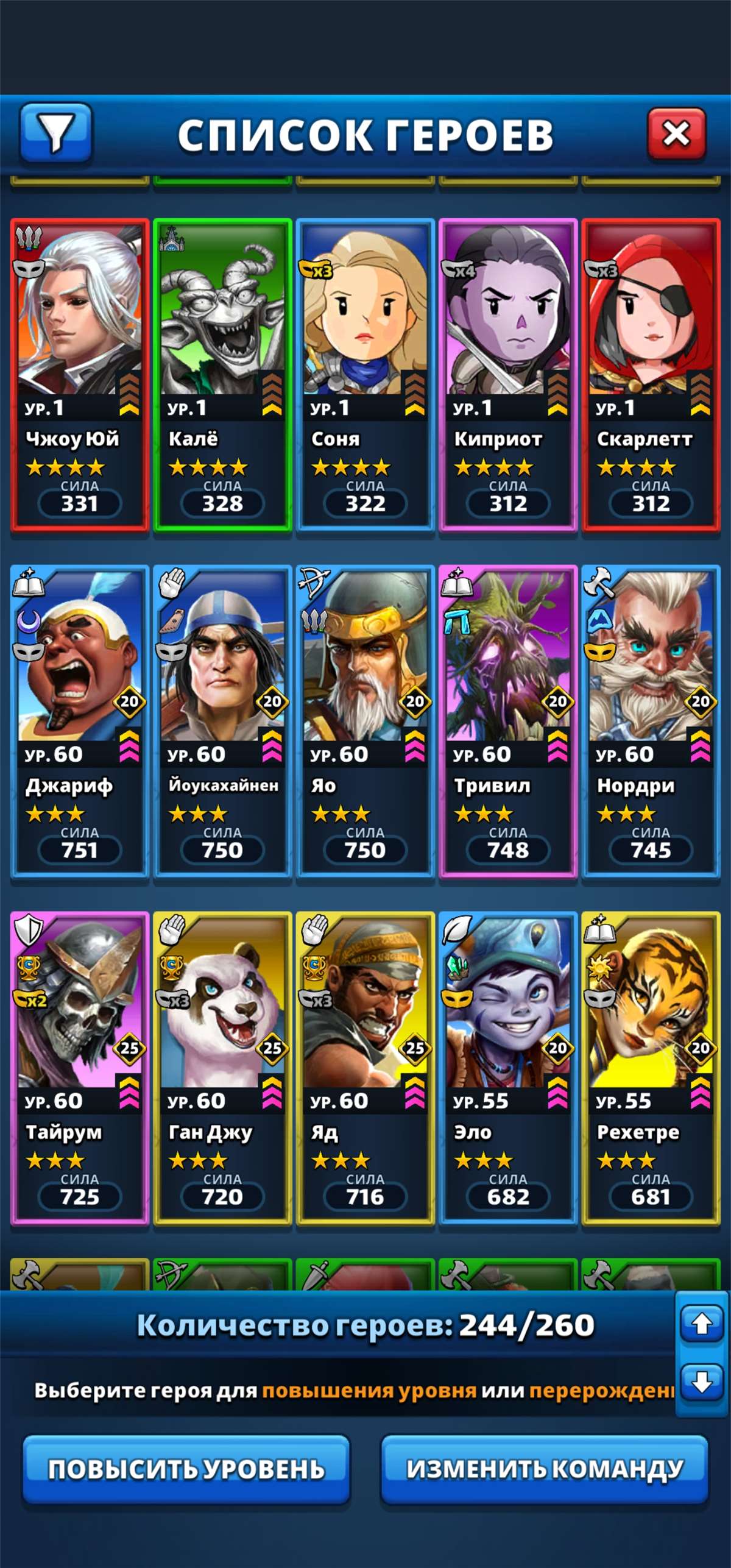The width and height of the screenshot is (731, 1568).
Task: Select the Скарлетт hero card
Action: [651, 374]
